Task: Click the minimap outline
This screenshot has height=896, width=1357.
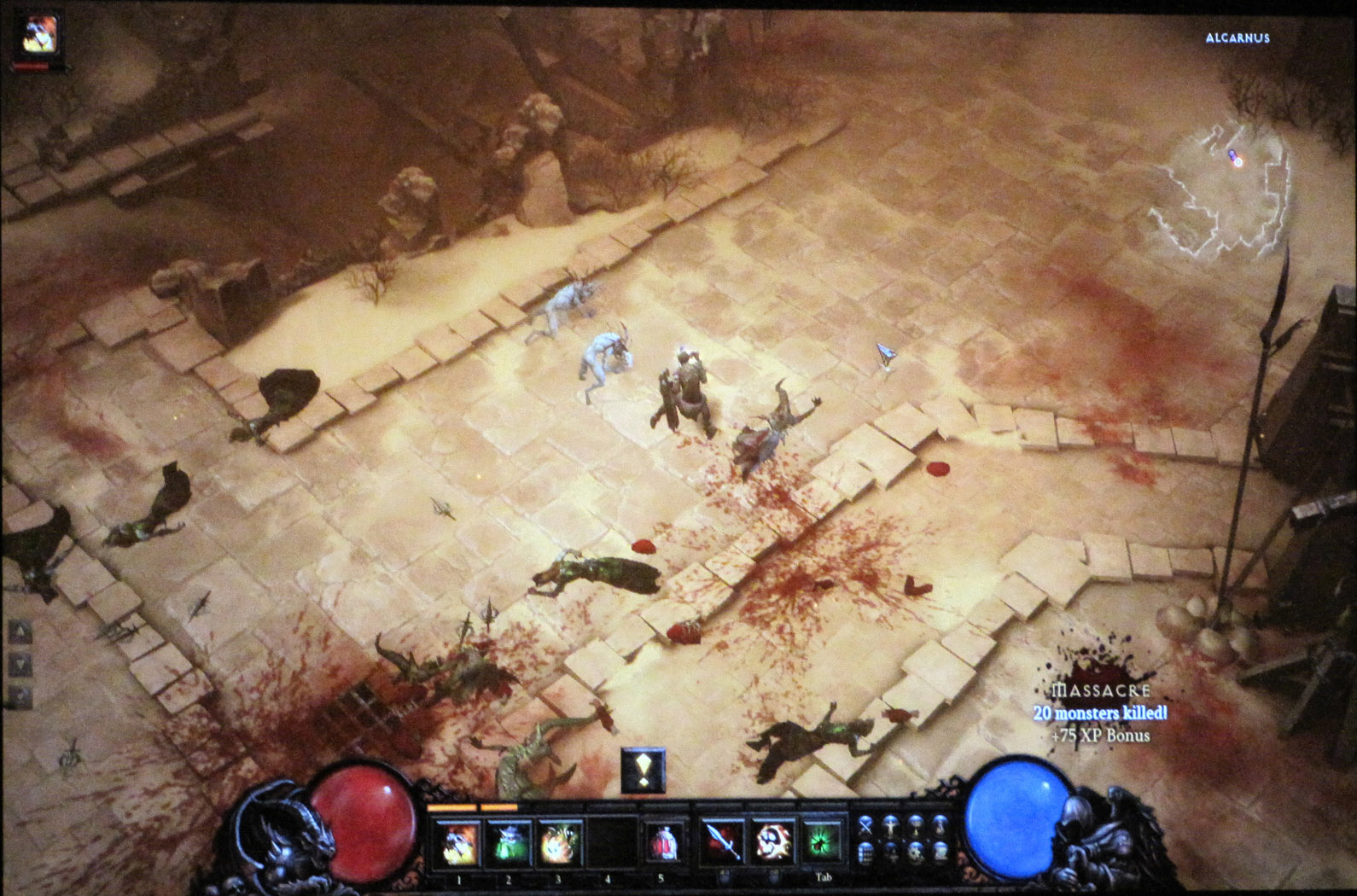Action: 1216,192
